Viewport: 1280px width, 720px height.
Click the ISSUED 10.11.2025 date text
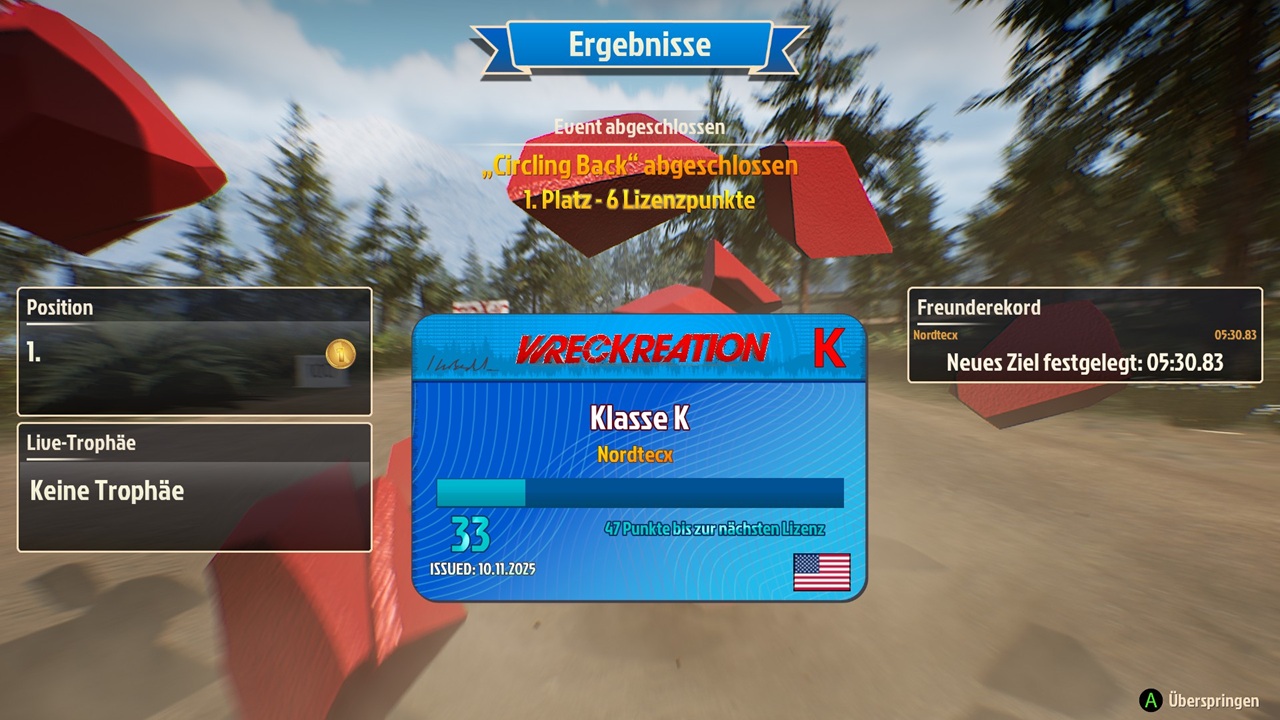(x=482, y=570)
